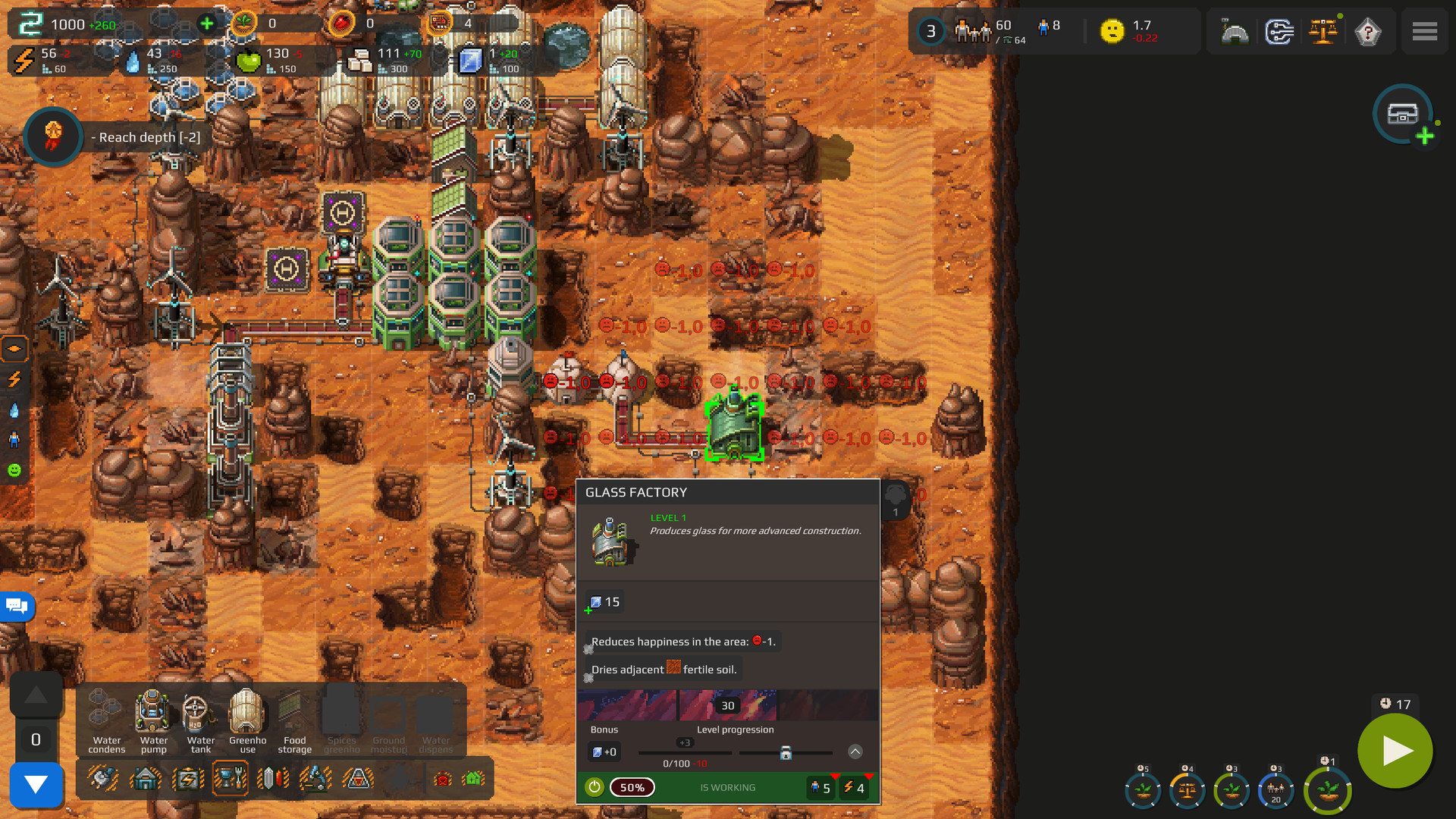
Task: Open the tech tree circuit icon
Action: click(1280, 31)
